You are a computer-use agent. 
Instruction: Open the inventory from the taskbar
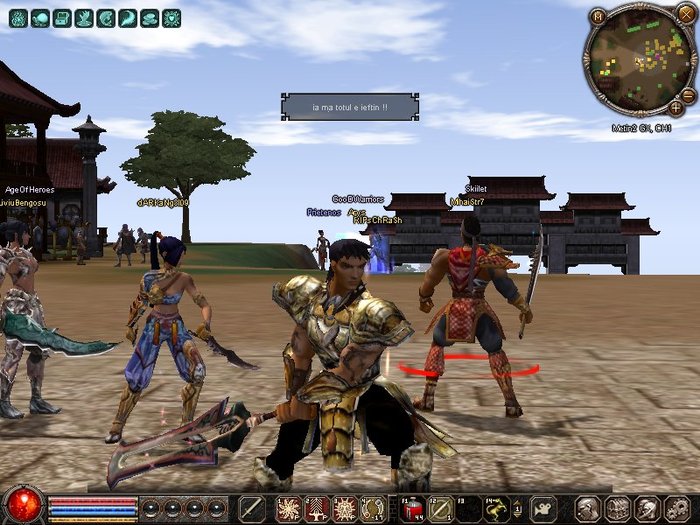pos(618,508)
